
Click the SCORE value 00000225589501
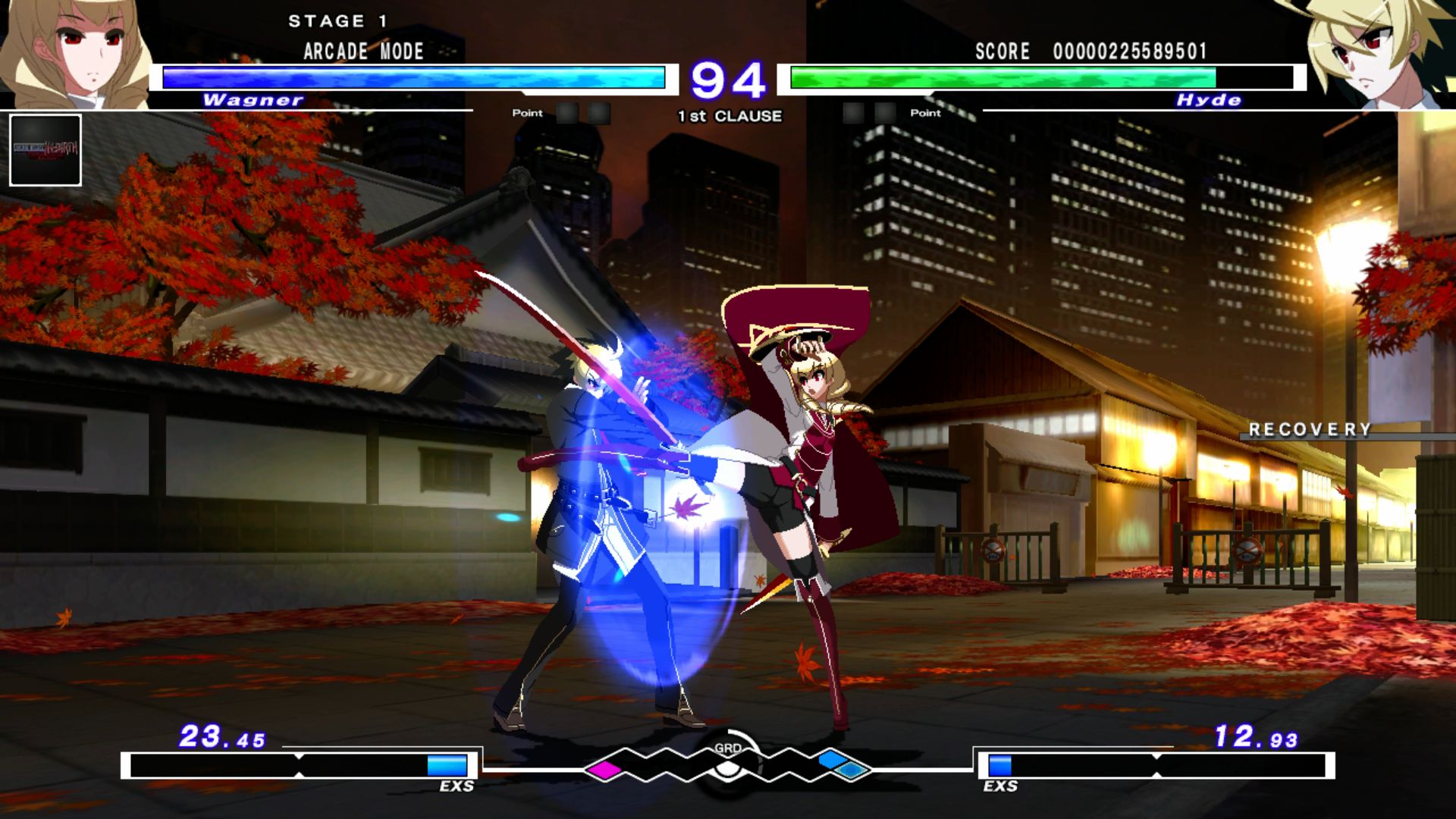click(1130, 52)
